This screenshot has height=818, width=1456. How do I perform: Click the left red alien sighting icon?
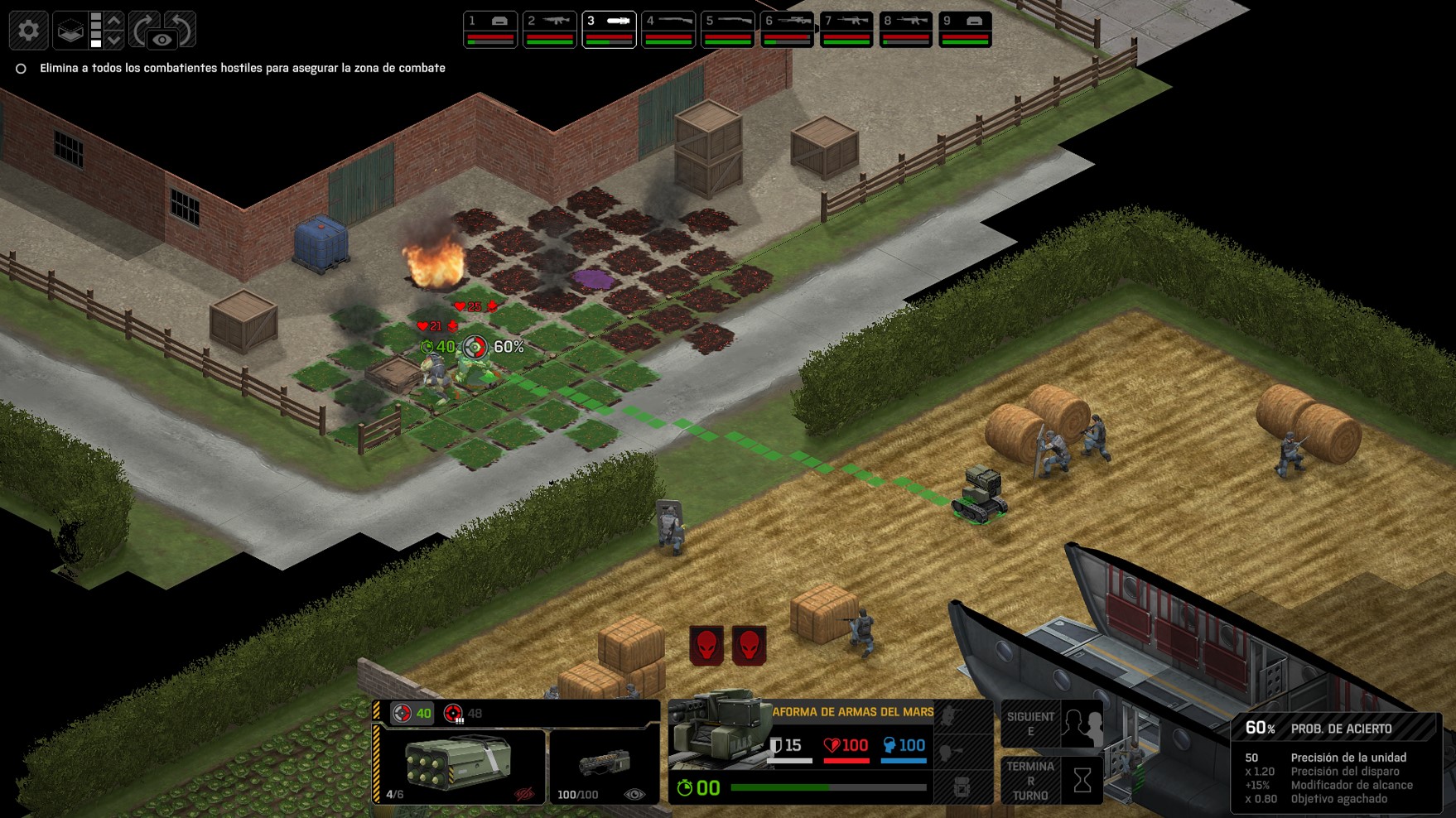point(706,645)
